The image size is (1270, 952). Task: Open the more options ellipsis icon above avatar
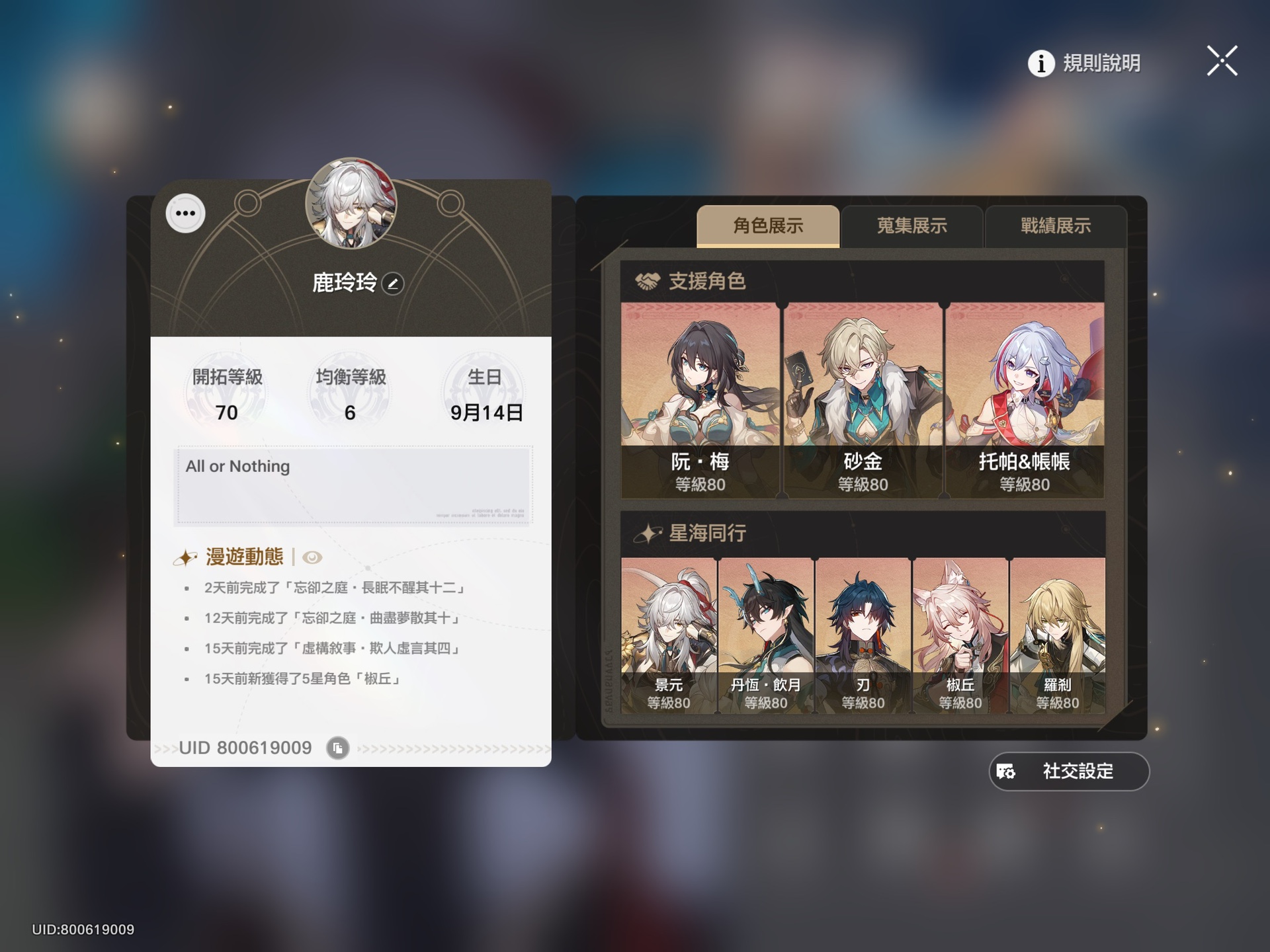tap(185, 213)
